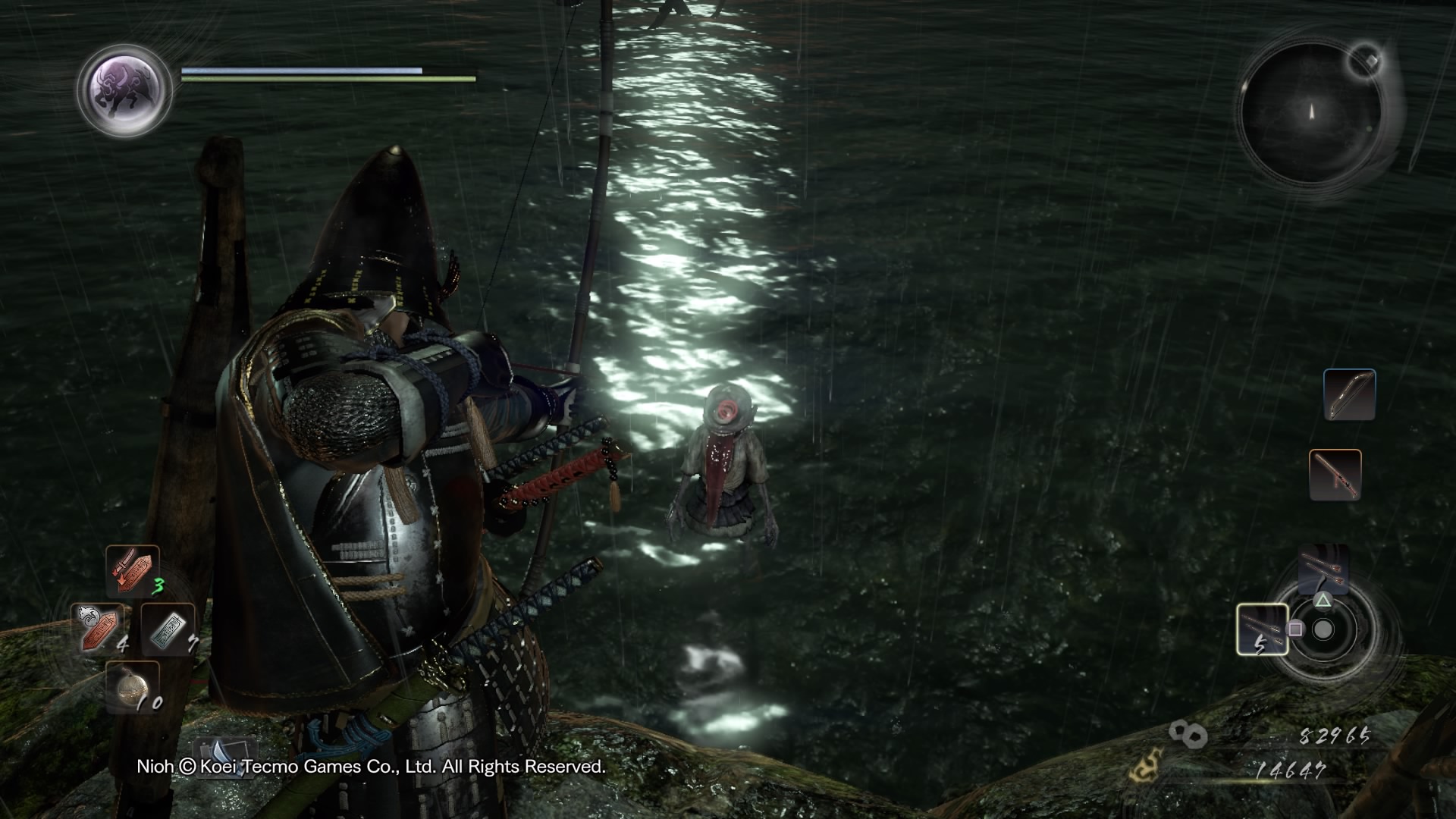Viewport: 1456px width, 819px height.
Task: Pick the highlighted arrow ammo slot
Action: click(1262, 629)
